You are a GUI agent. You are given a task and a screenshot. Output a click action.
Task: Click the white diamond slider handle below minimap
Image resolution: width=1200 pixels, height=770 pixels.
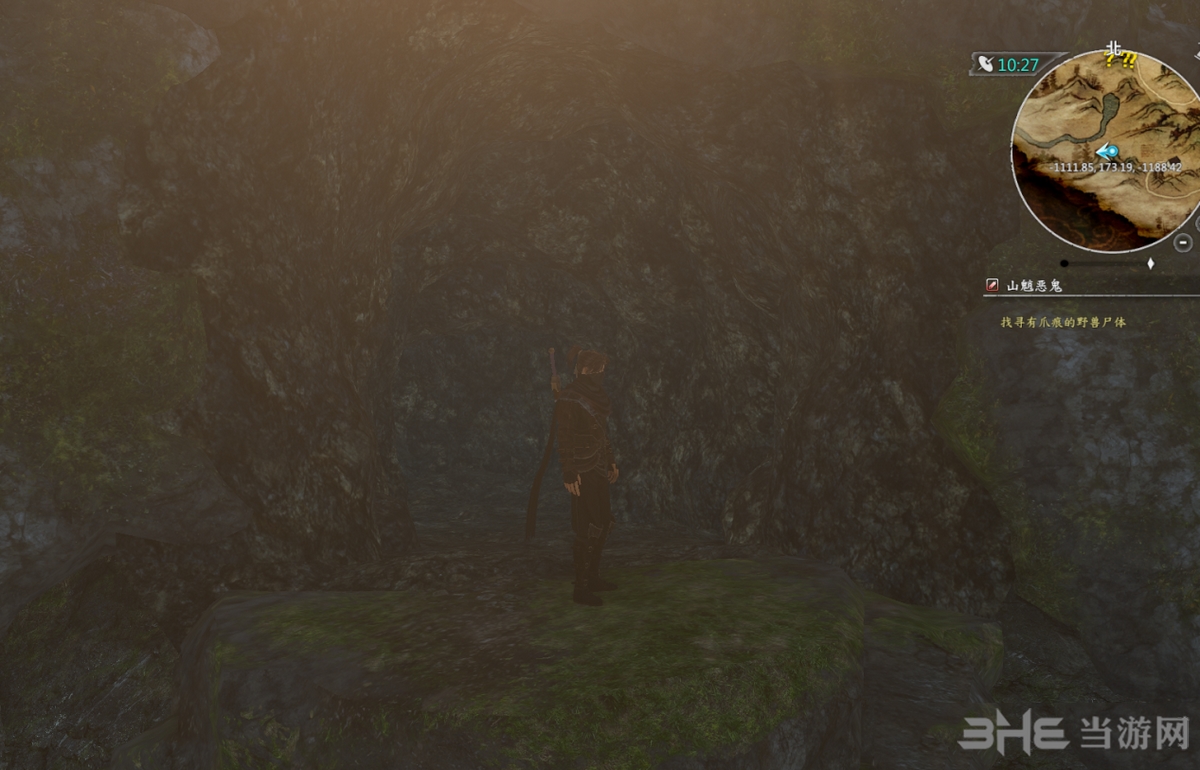click(1150, 264)
